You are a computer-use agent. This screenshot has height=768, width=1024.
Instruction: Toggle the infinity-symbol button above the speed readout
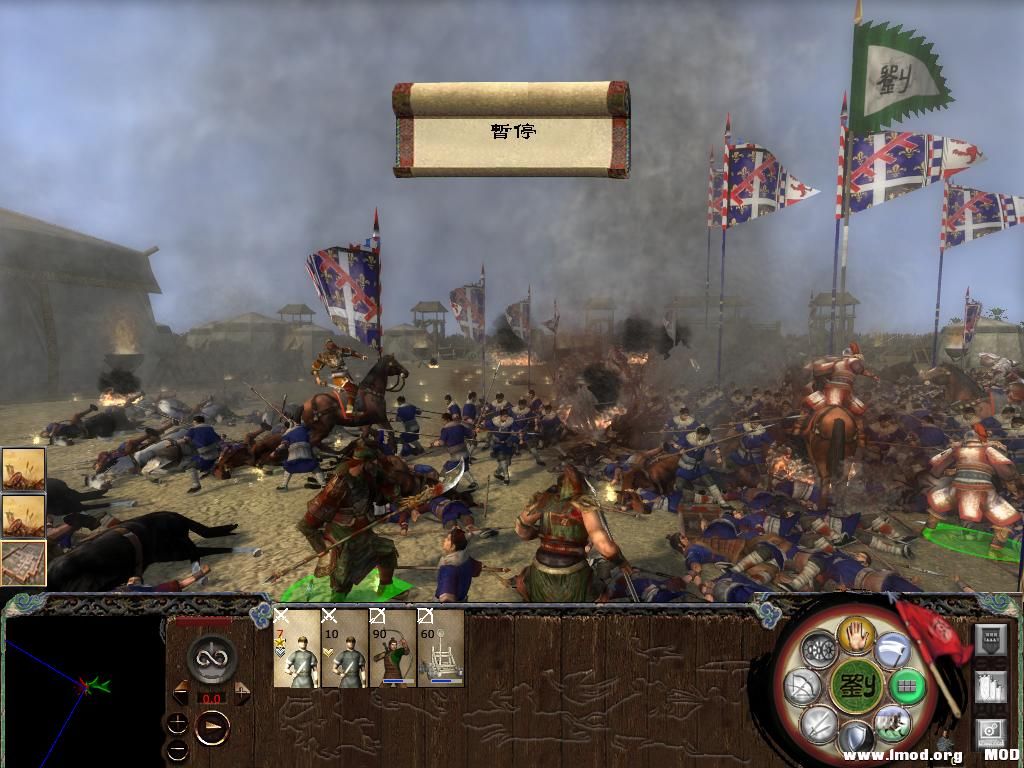(212, 660)
